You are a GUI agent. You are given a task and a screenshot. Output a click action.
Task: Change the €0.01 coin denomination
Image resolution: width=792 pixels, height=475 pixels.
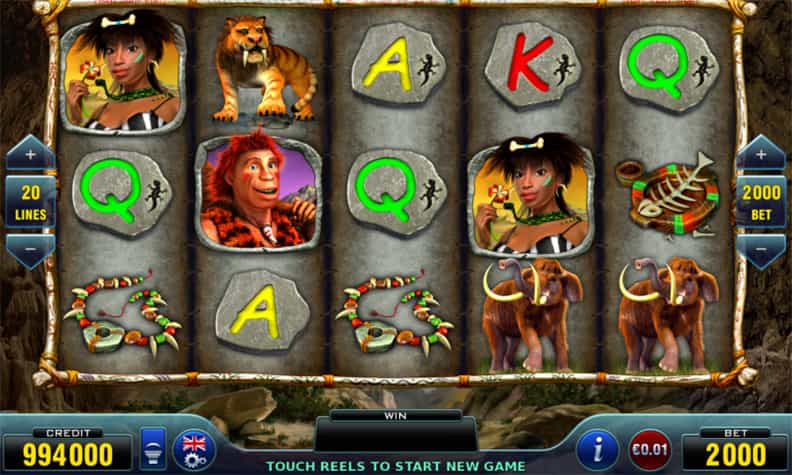[x=648, y=450]
